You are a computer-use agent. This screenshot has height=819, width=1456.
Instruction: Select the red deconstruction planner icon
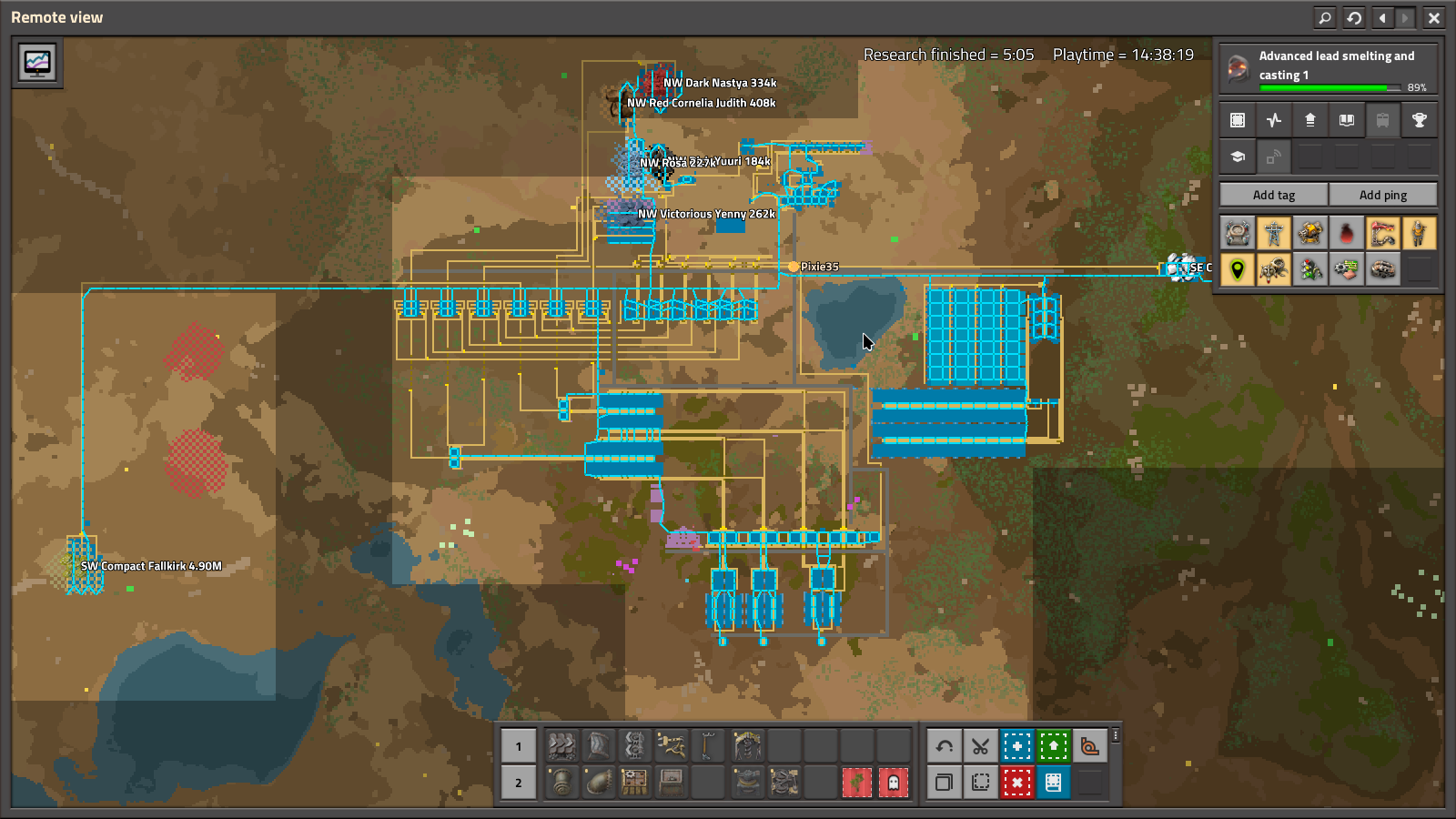point(1017,782)
